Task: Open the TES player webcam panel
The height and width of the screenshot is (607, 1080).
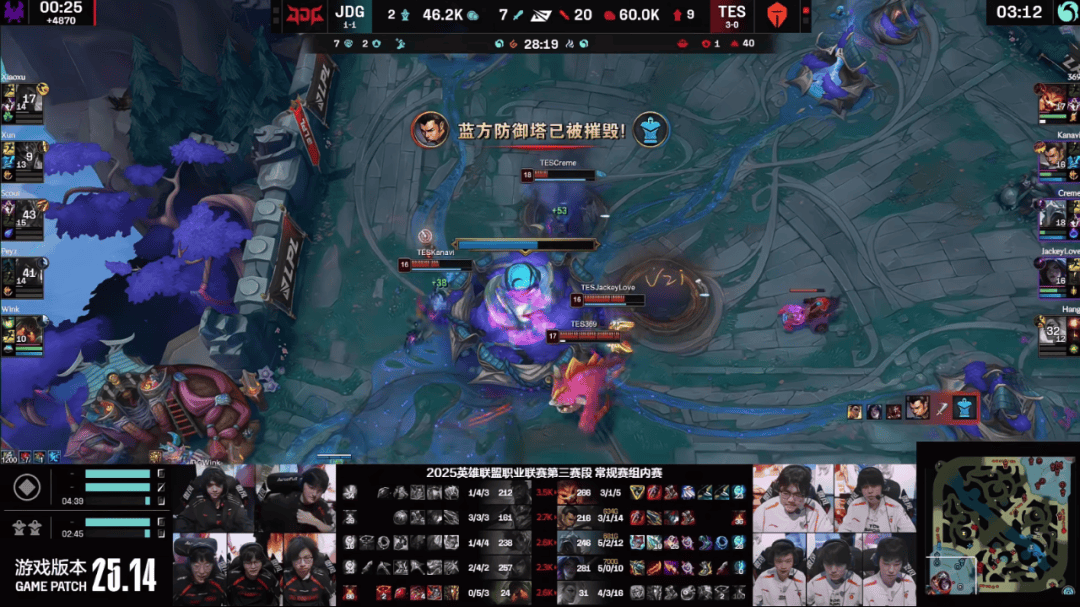Action: [834, 534]
